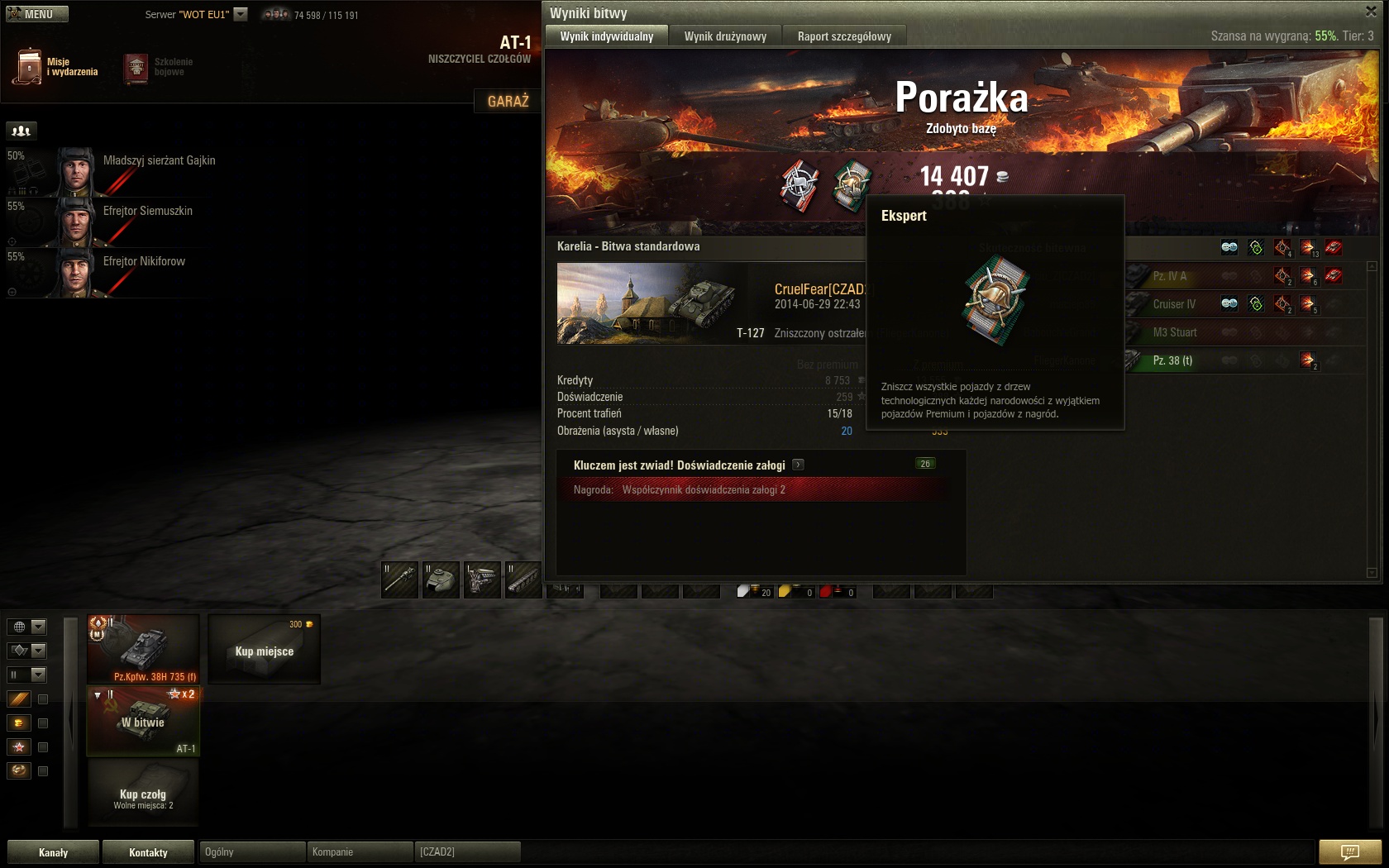The width and height of the screenshot is (1389, 868).
Task: Select crew member Młodszyj sierżant Gajkin
Action: [x=159, y=160]
